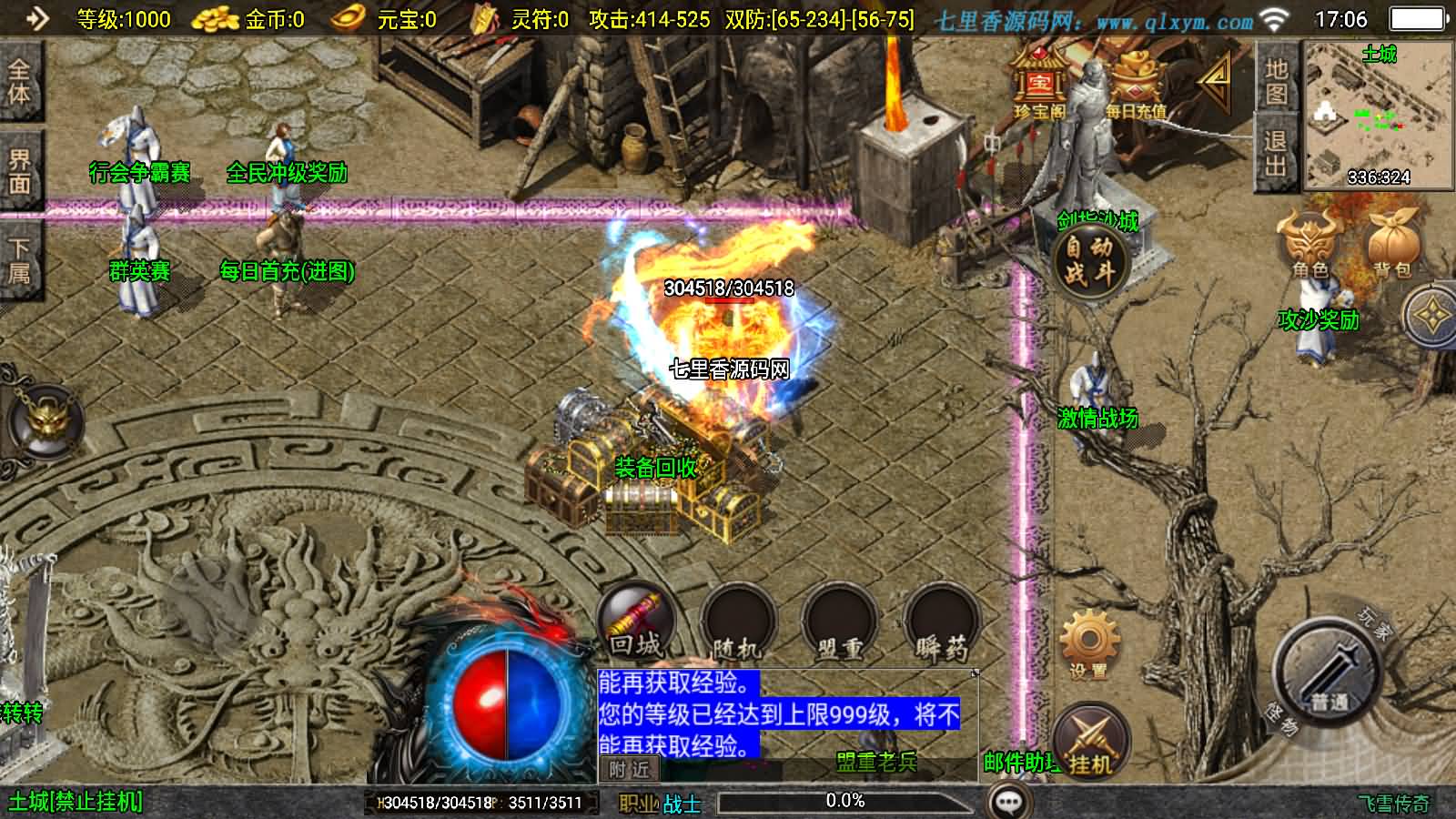This screenshot has height=819, width=1456.
Task: Open the 地图 map button
Action: tap(1276, 80)
